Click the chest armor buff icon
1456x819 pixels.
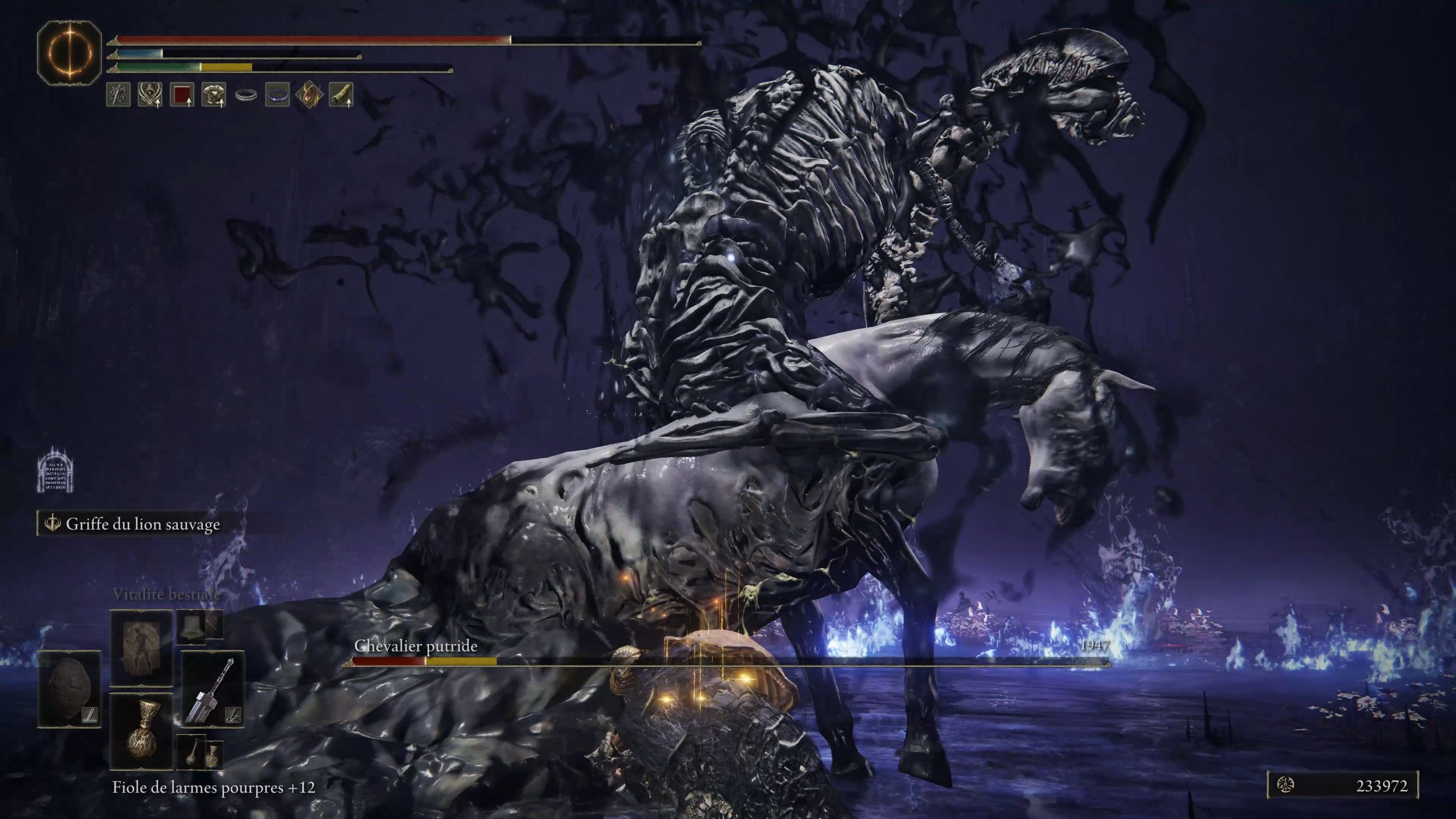tap(213, 94)
